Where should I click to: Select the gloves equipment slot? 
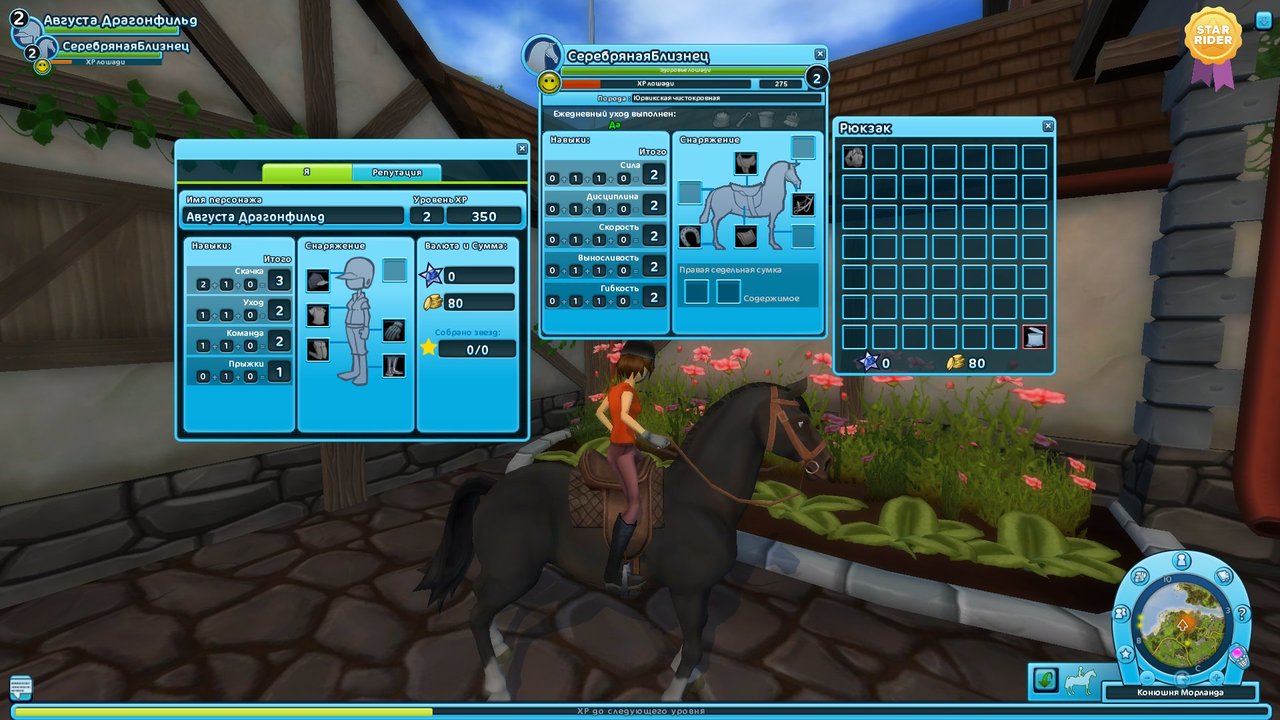pos(394,330)
